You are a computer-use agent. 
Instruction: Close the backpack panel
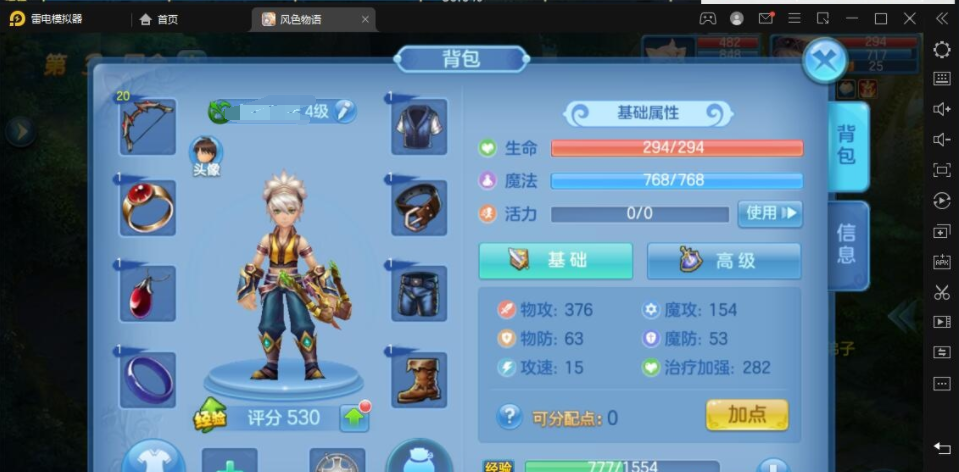tap(824, 60)
